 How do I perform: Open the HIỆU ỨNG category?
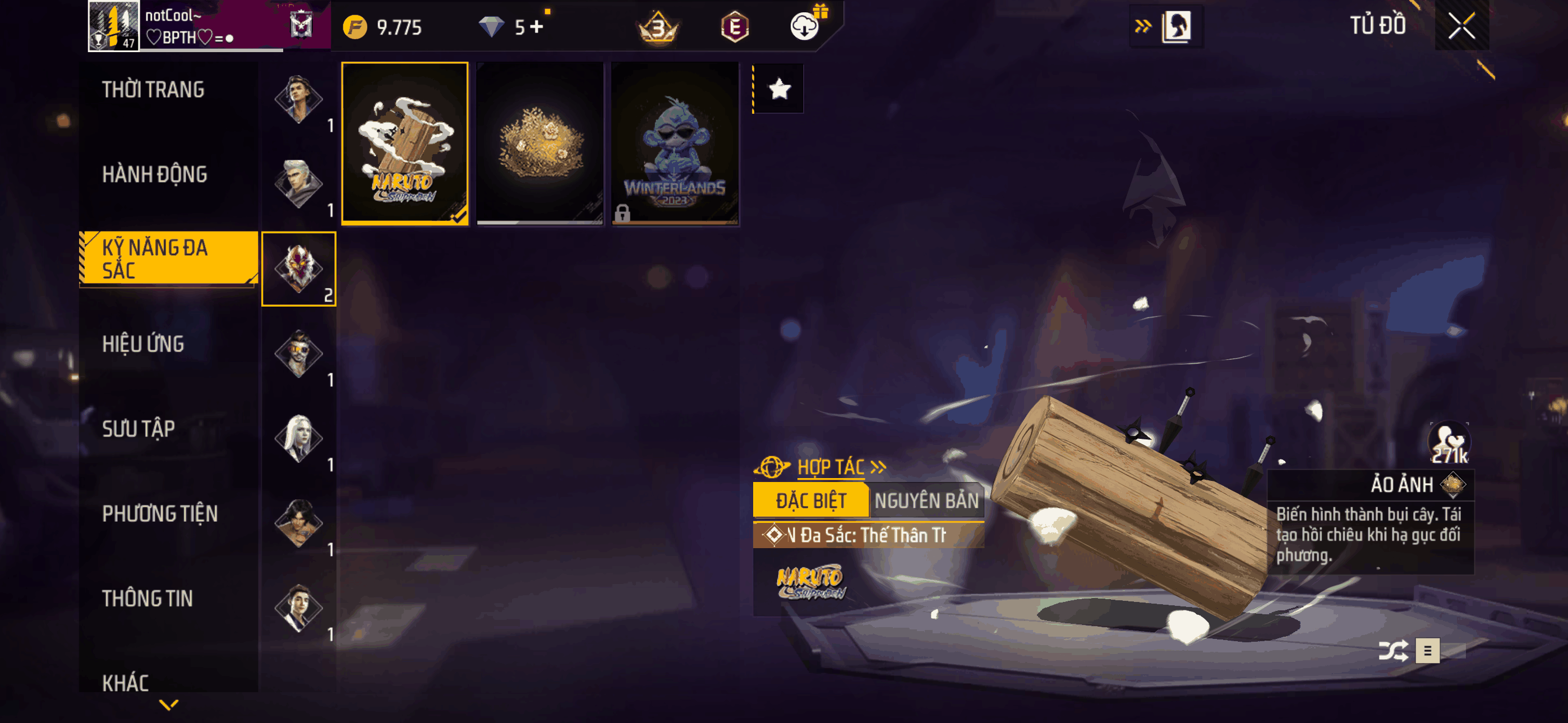click(x=143, y=345)
